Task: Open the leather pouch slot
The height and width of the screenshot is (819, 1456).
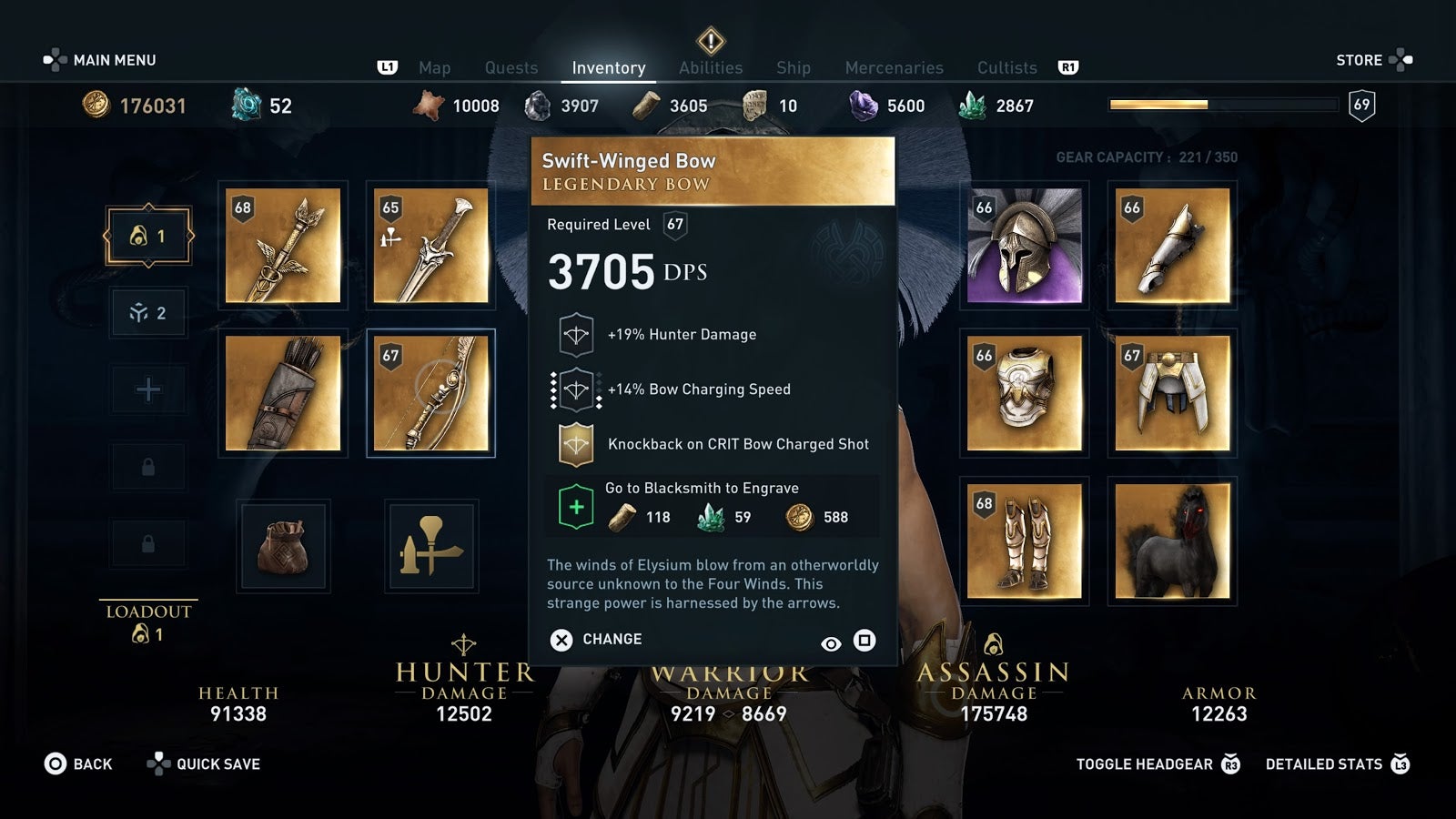Action: 283,546
